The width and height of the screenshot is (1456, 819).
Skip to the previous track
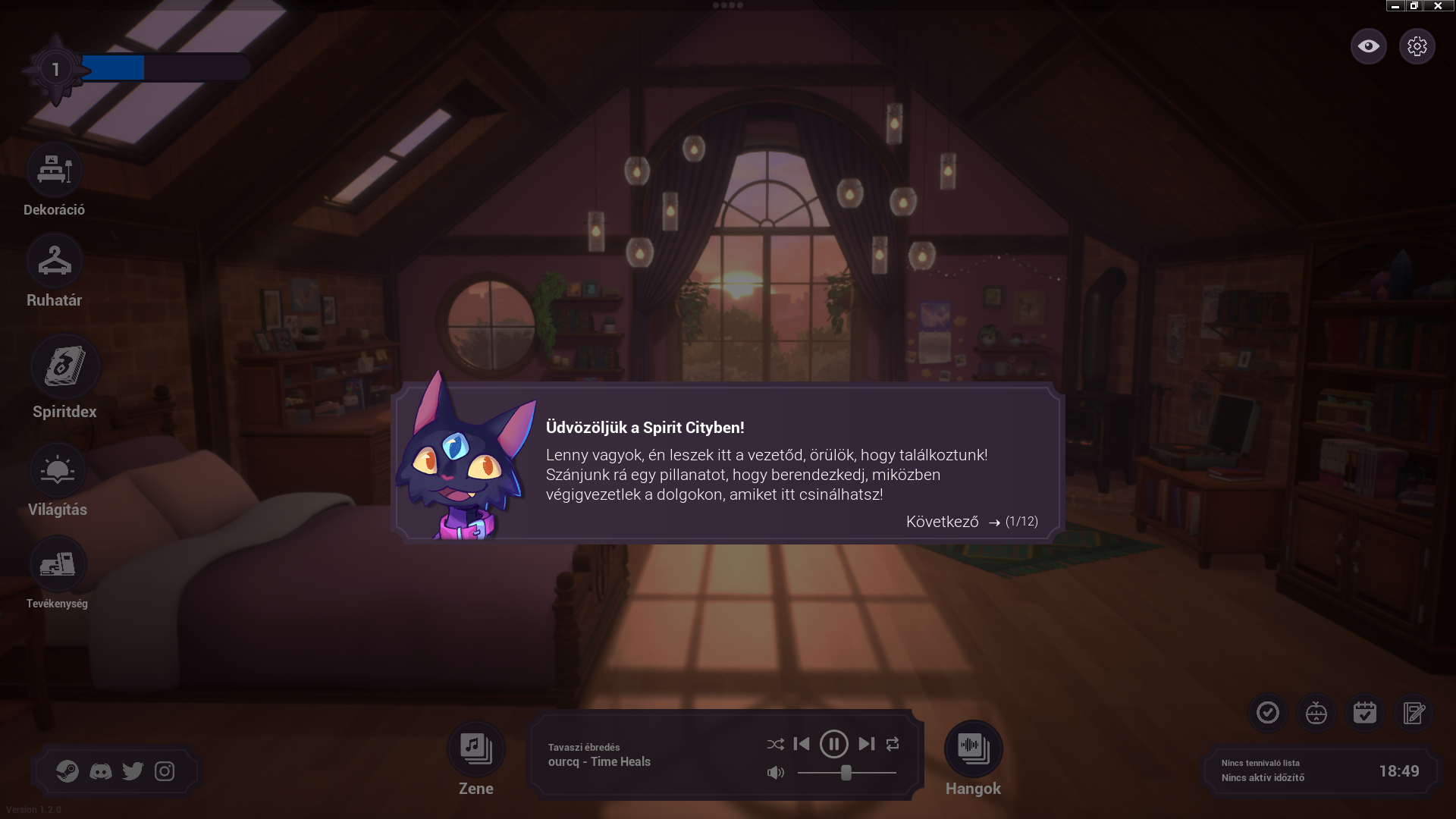[x=802, y=744]
